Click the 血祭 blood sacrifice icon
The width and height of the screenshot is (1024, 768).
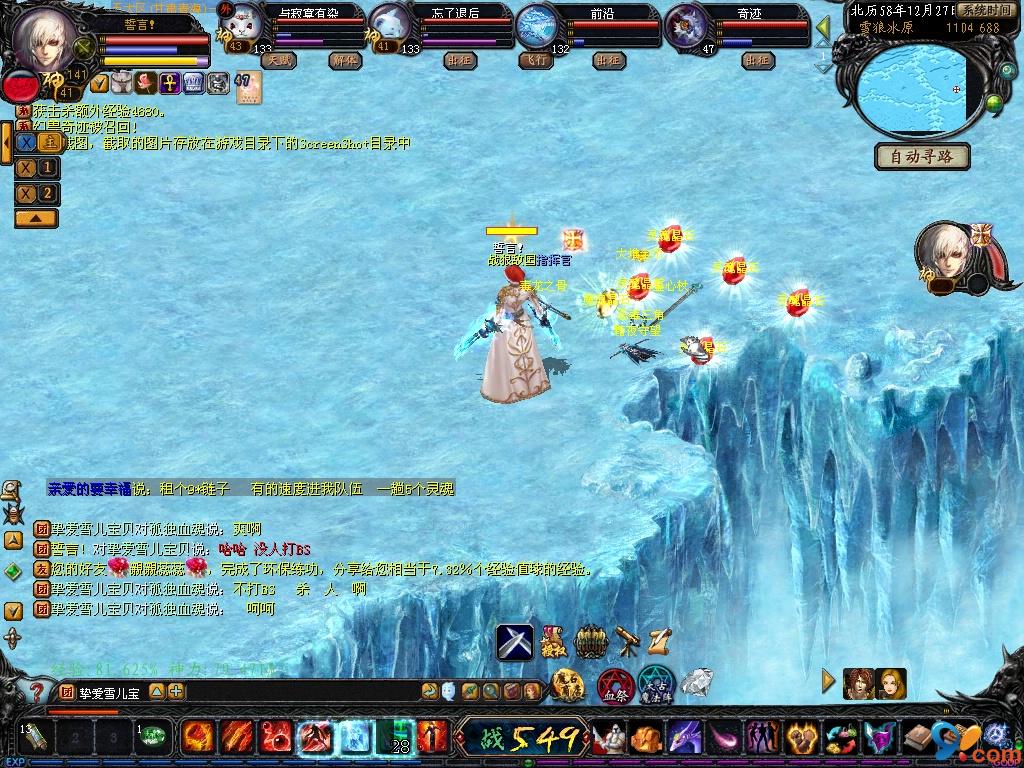point(614,687)
